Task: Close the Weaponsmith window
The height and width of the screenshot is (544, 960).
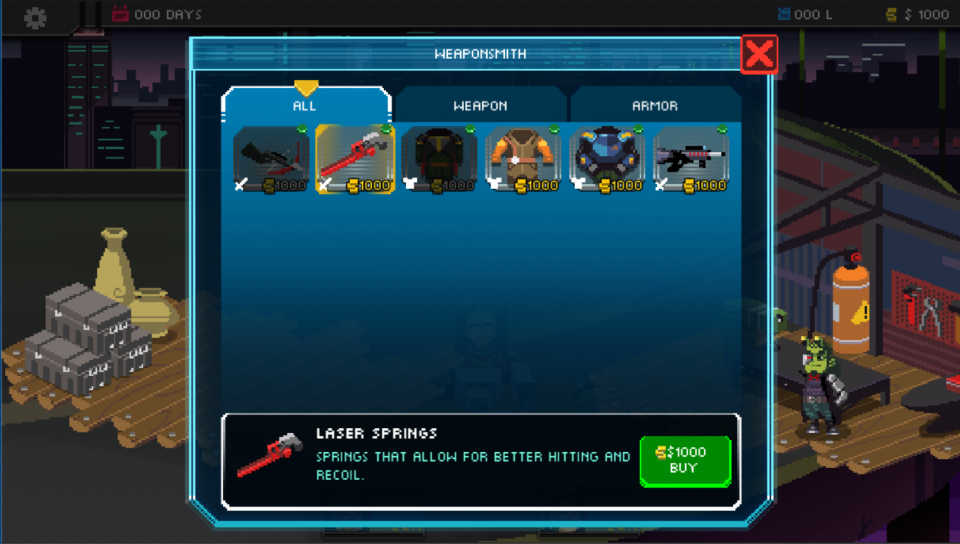Action: tap(759, 54)
